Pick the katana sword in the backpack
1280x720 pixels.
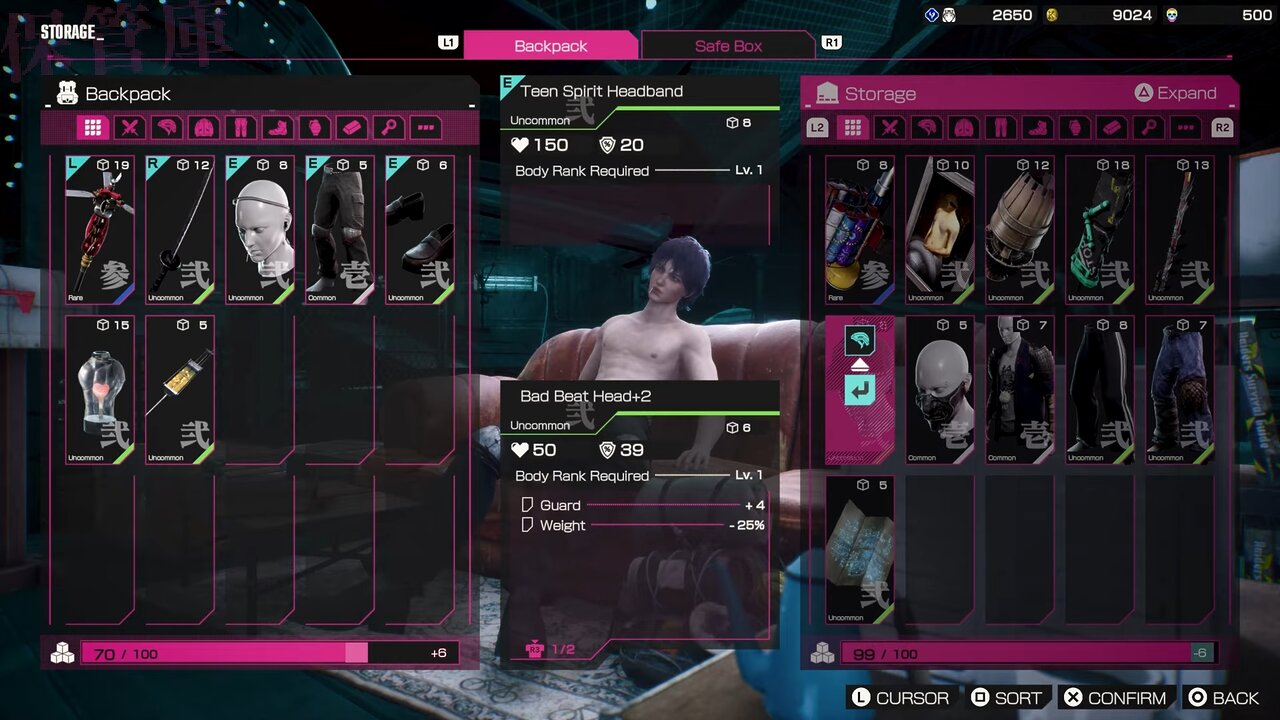(x=180, y=230)
